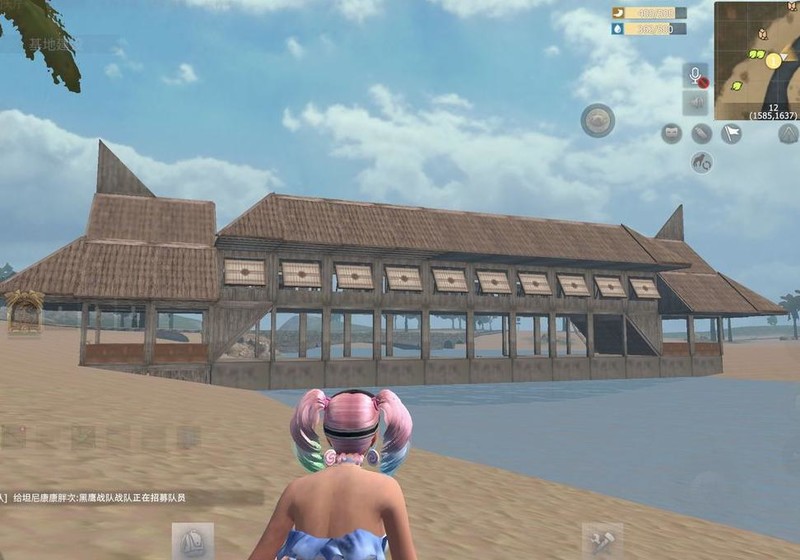Open the chat message line
Screen dimensions: 800x560
tap(100, 497)
